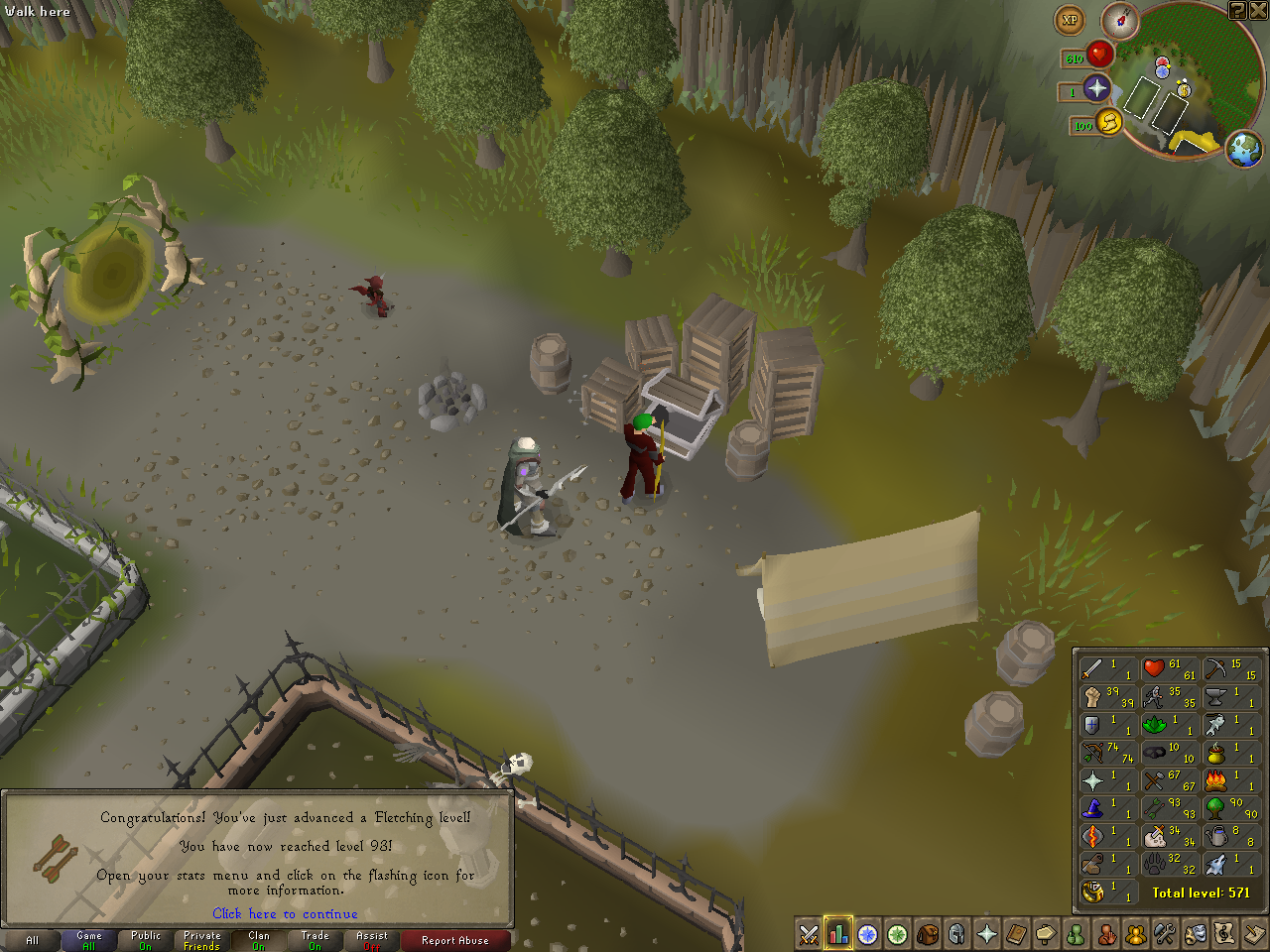Open the Emotes masks icon
The height and width of the screenshot is (952, 1270).
click(x=1196, y=933)
